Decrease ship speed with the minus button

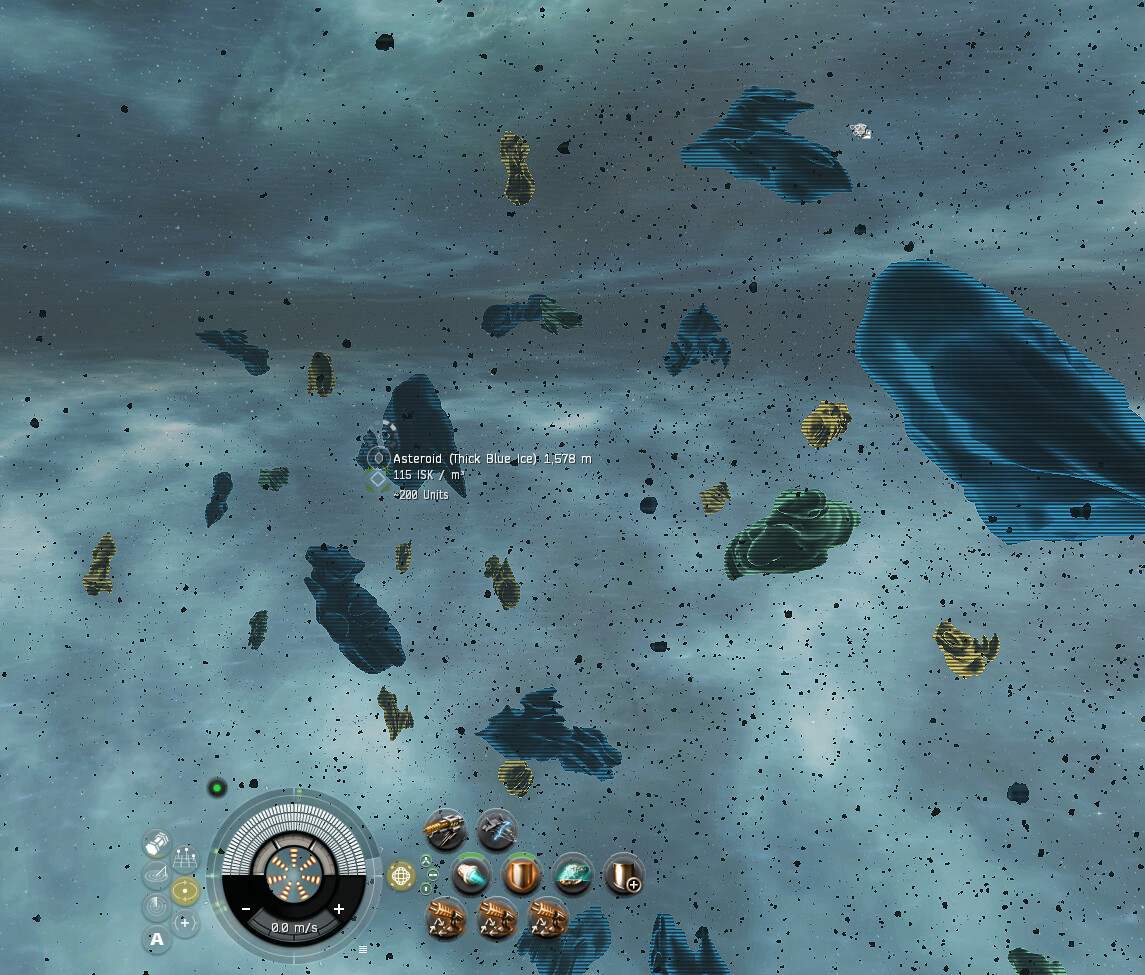coord(246,909)
